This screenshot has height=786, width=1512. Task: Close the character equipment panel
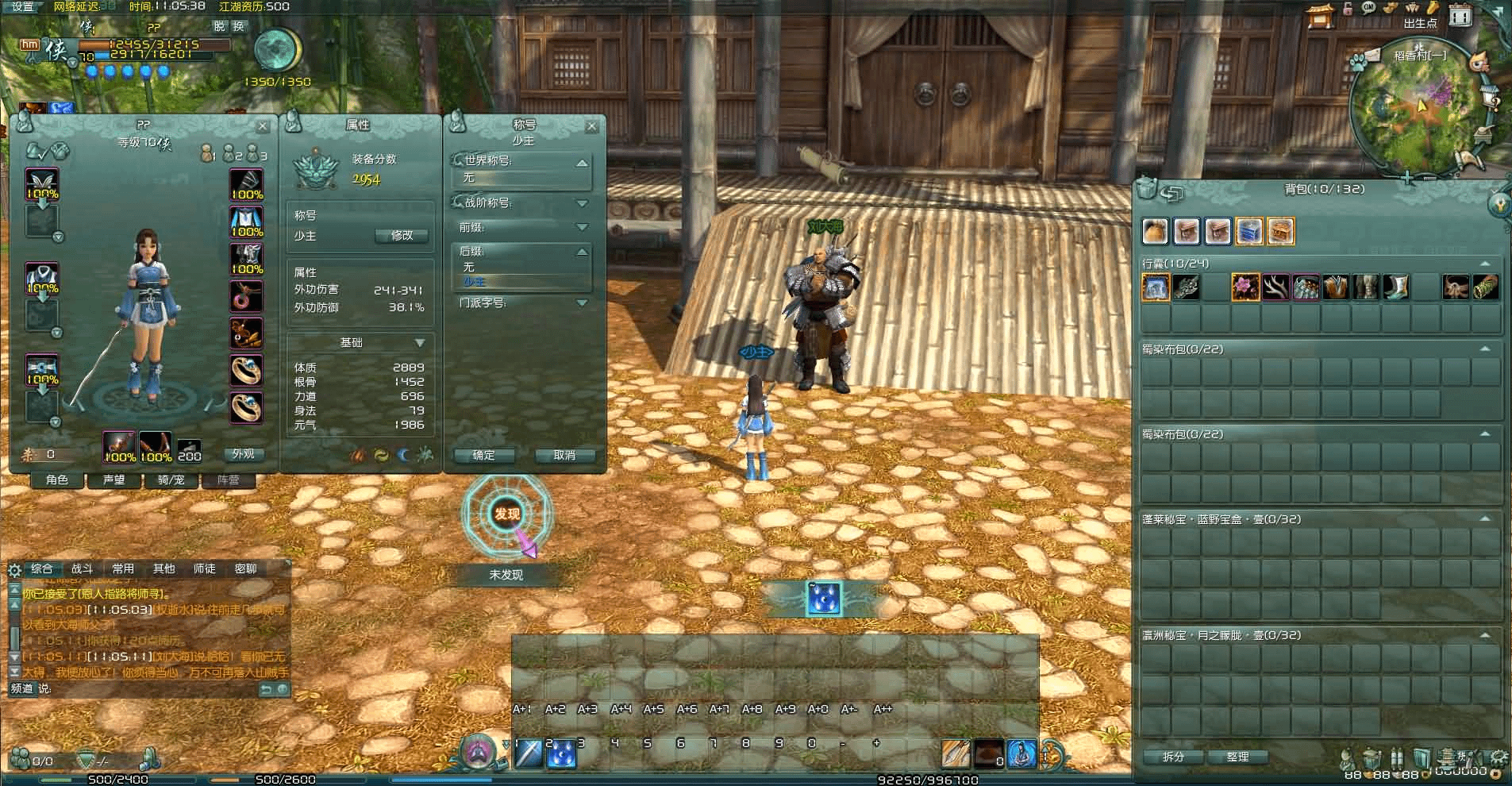[263, 126]
